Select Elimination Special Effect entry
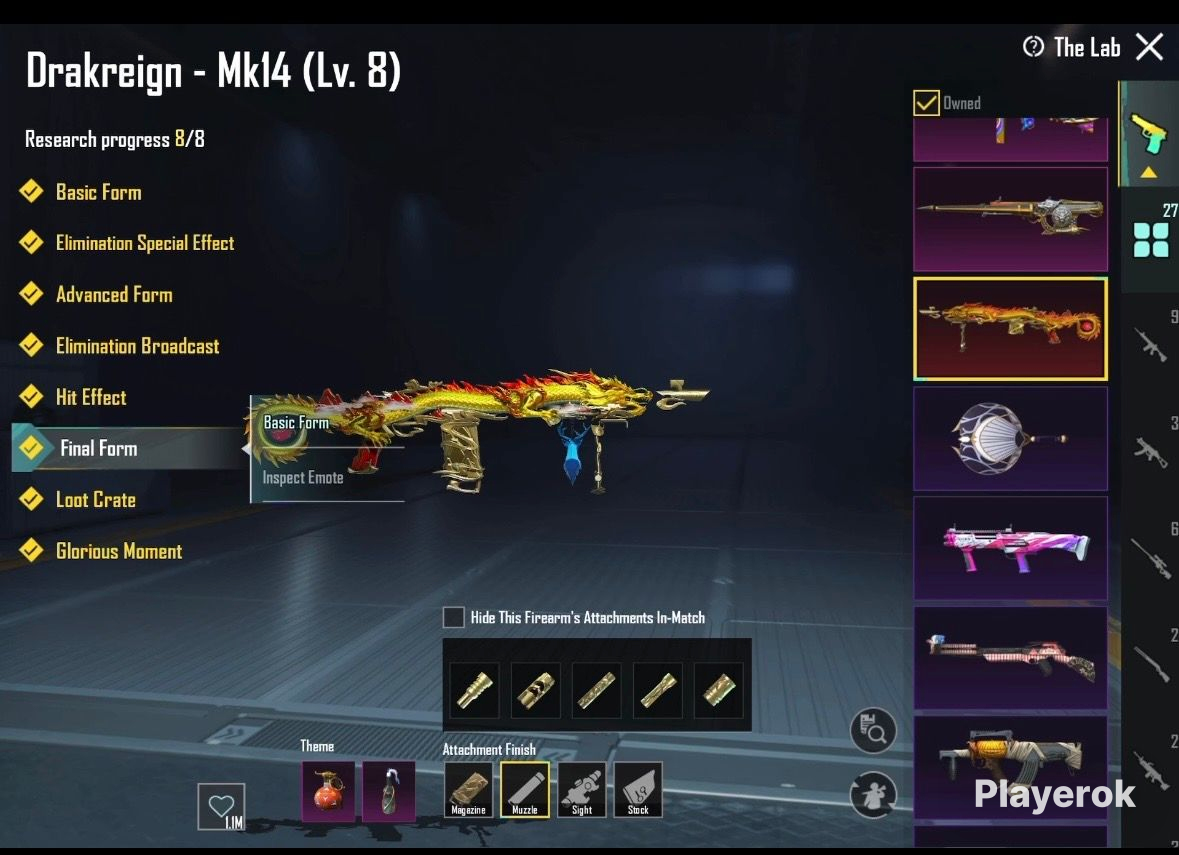Image resolution: width=1179 pixels, height=855 pixels. 144,243
